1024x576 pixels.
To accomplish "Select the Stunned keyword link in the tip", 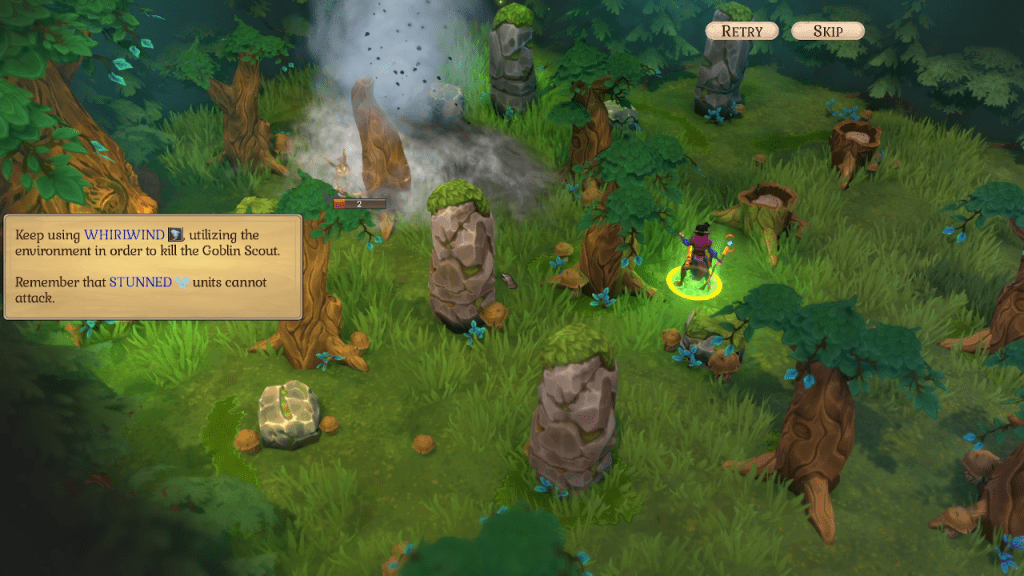I will (140, 282).
